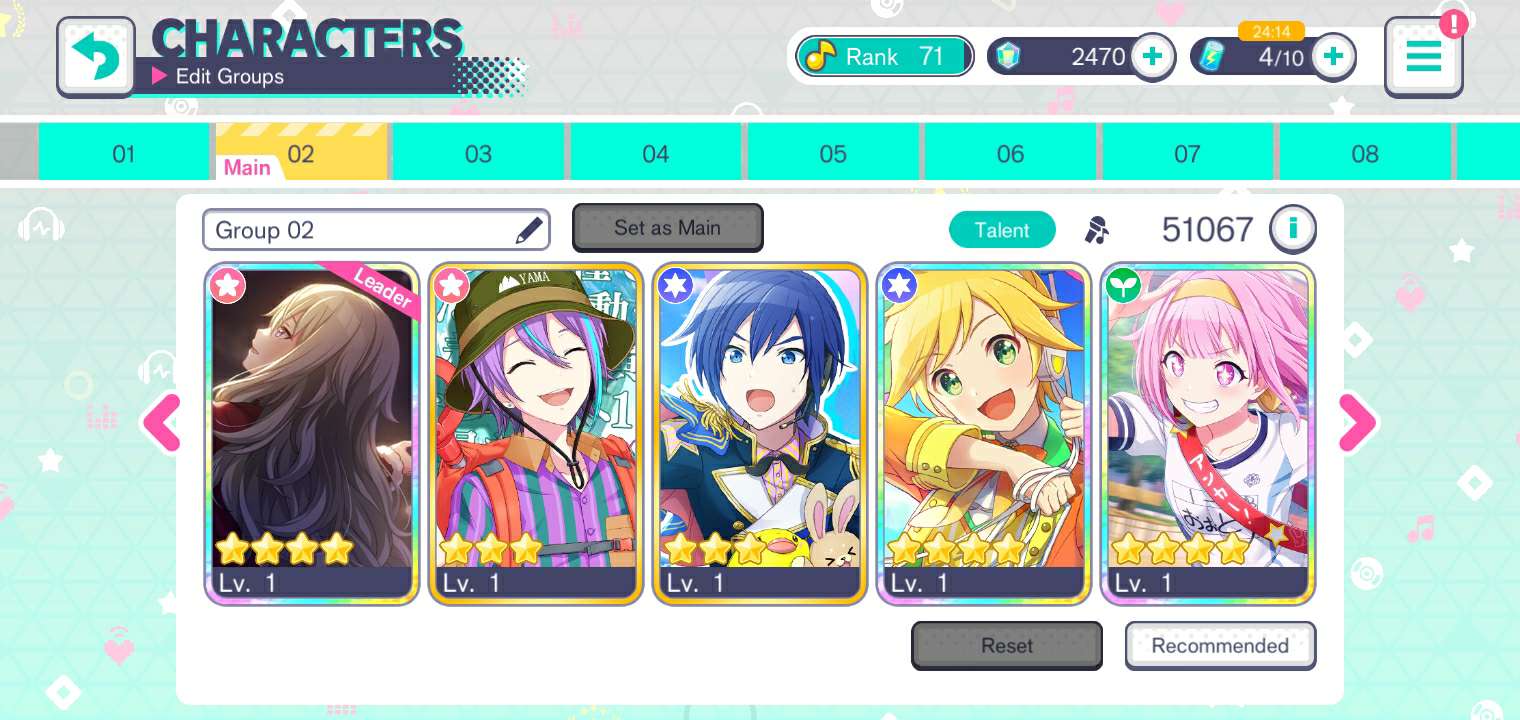The image size is (1520, 720).
Task: Switch to group tab 06
Action: (x=1010, y=154)
